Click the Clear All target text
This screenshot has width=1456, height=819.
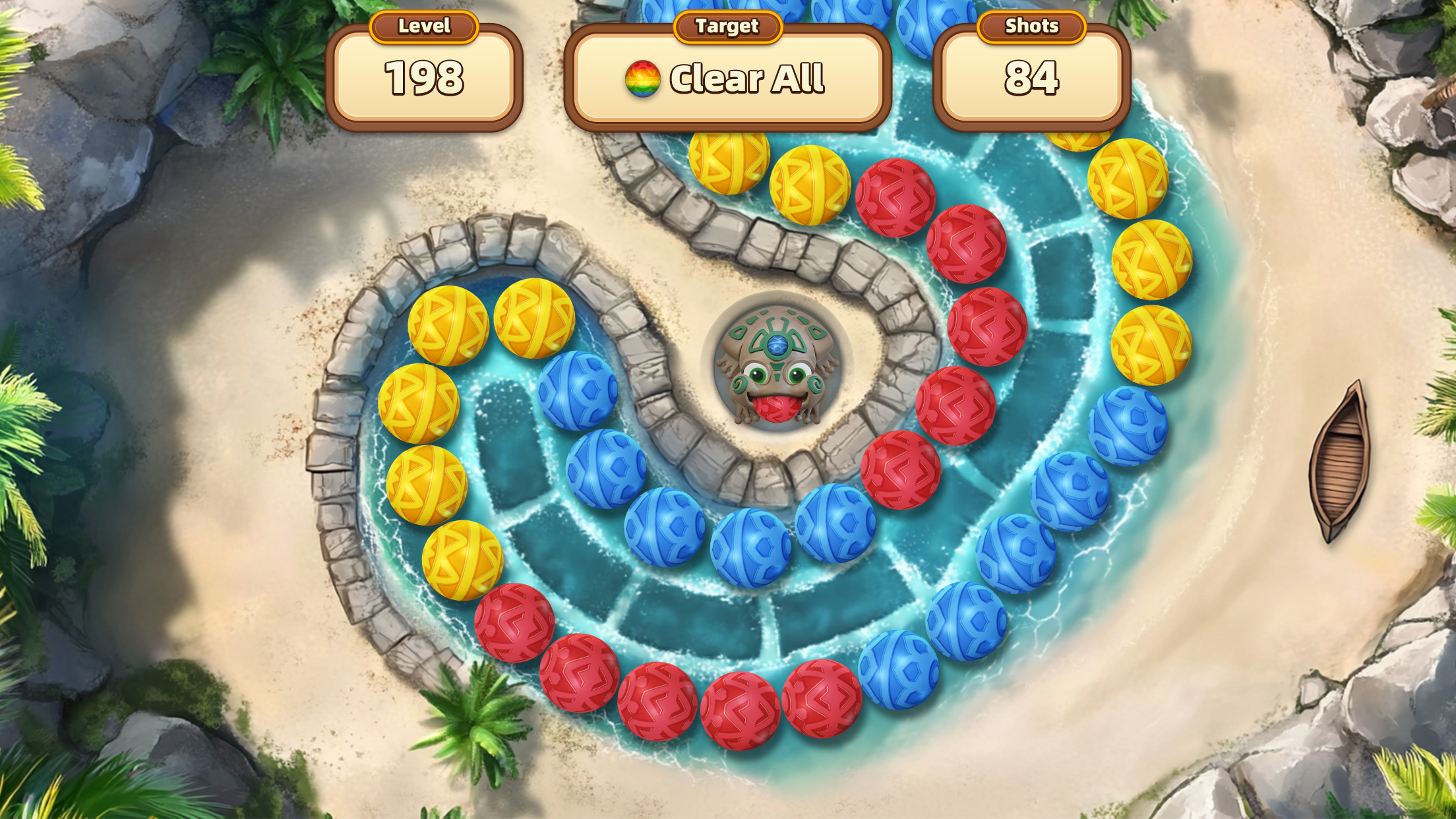coord(748,79)
